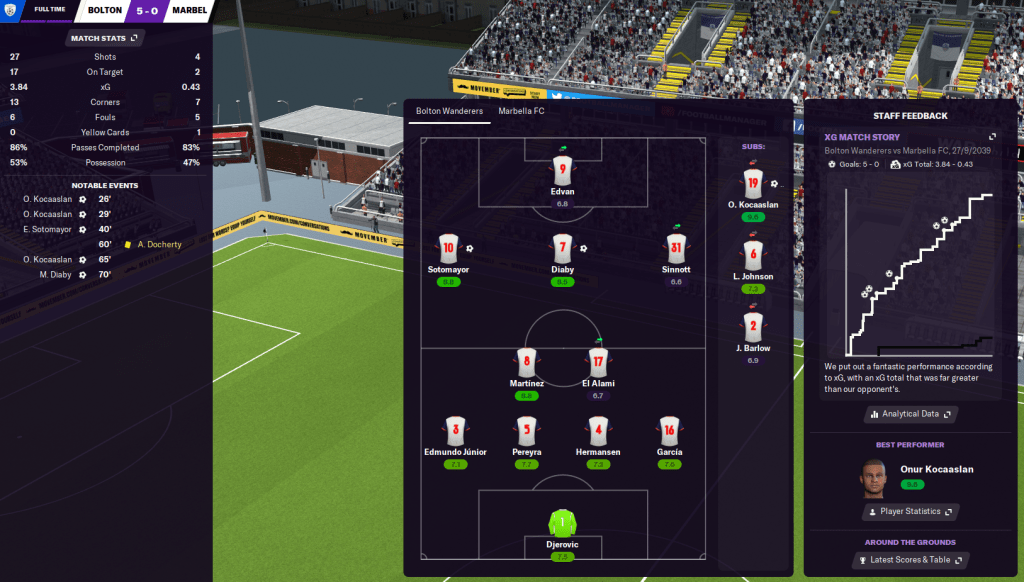The height and width of the screenshot is (582, 1024).
Task: Choose goalkeeper Djerovic
Action: [562, 523]
